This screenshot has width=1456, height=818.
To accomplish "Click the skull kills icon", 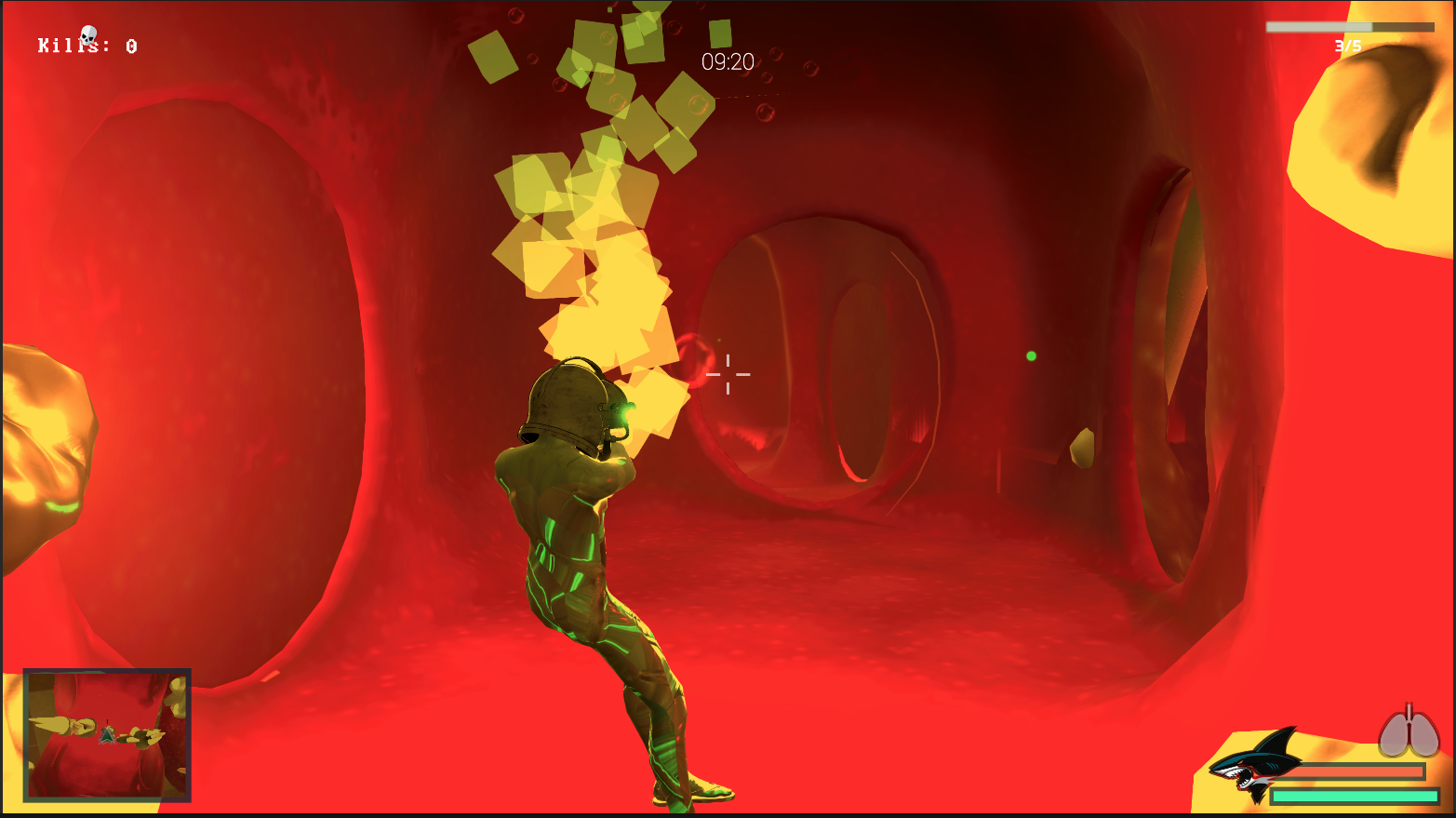I will (88, 36).
